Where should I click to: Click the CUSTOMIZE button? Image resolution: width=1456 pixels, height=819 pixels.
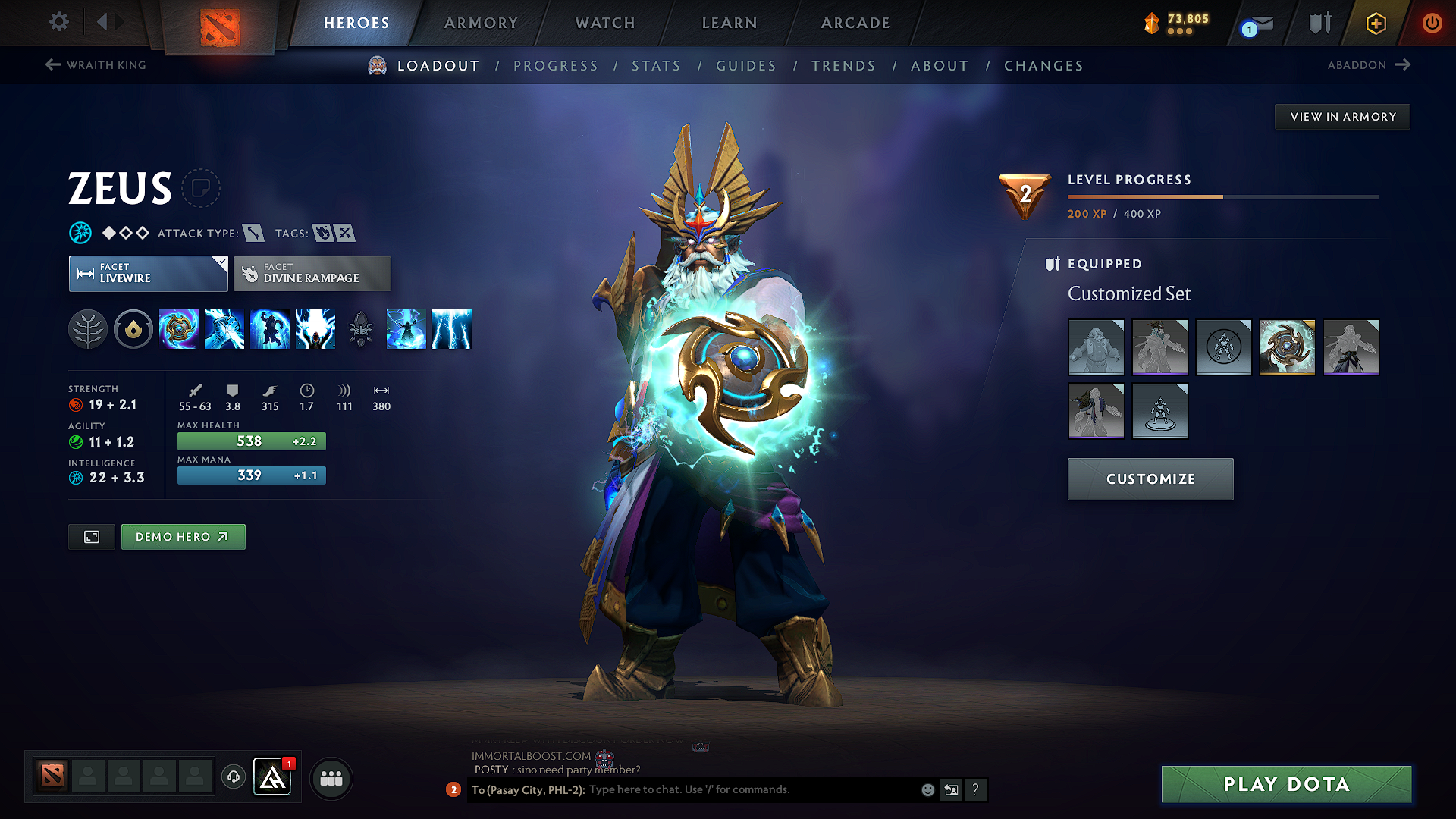(1150, 479)
